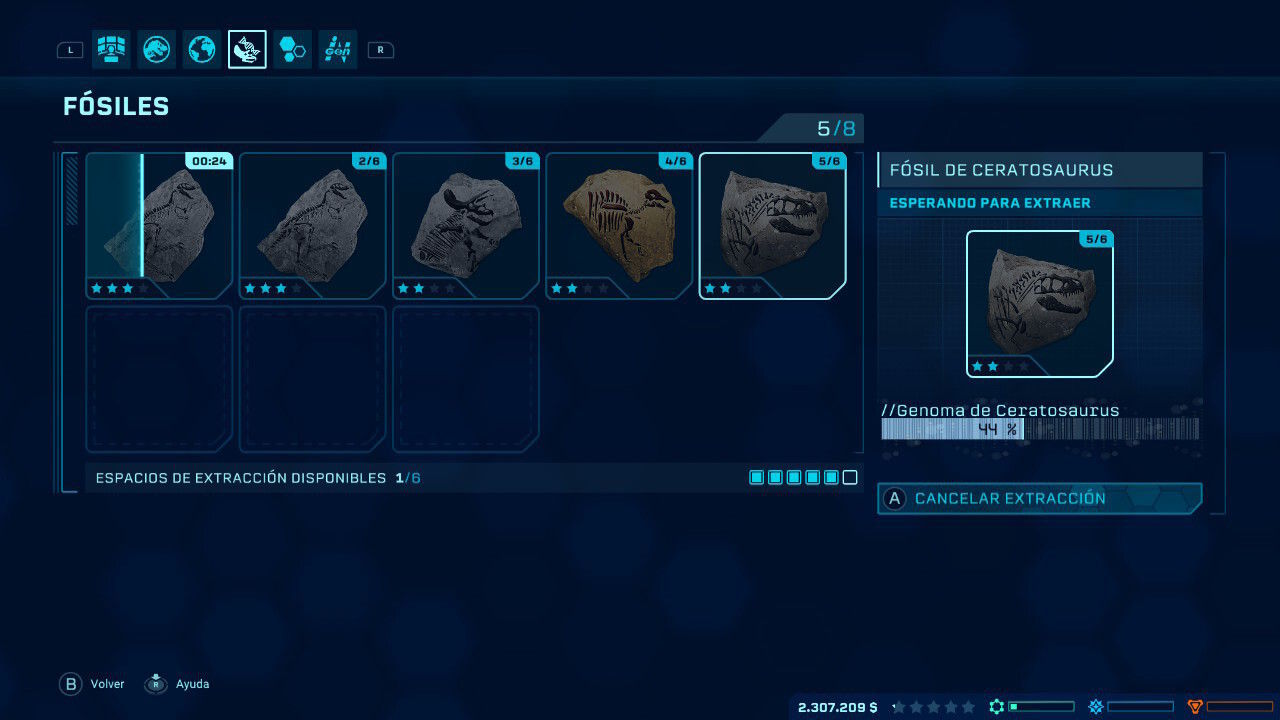
Task: Open the InGen database tab
Action: coord(338,49)
